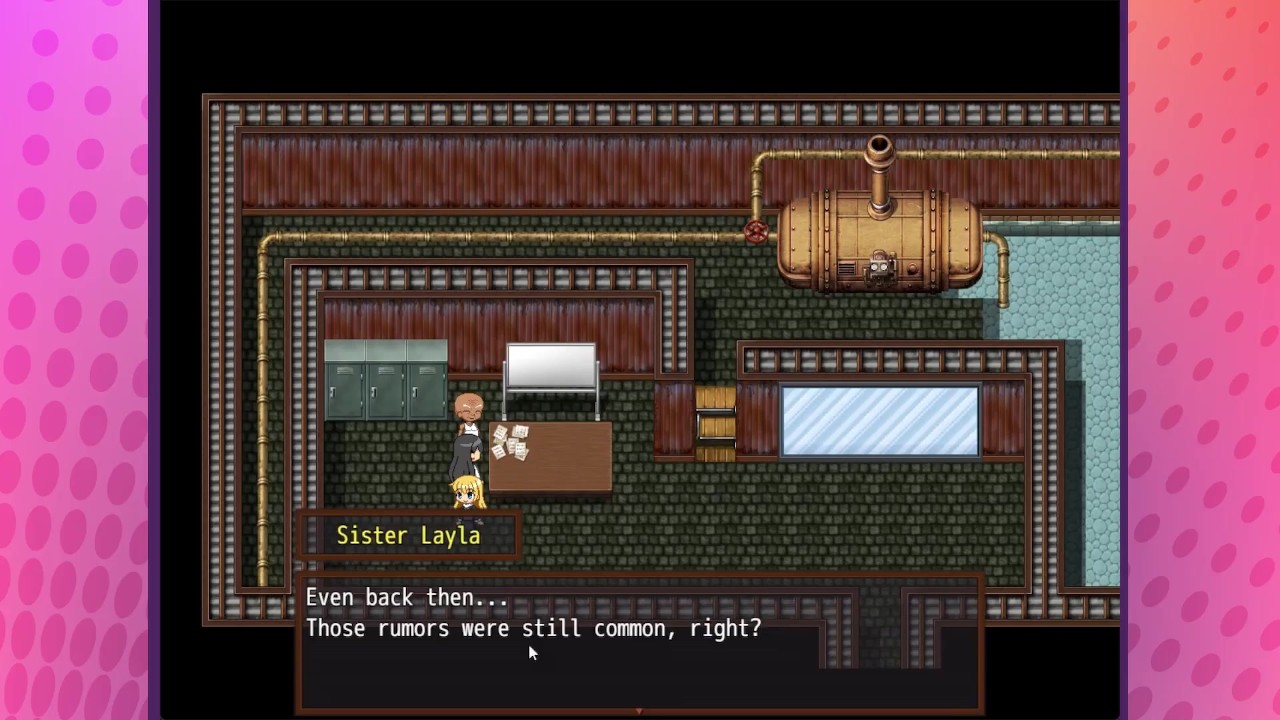Click the red continue arrow below the dialogue
This screenshot has width=1280, height=720.
639,711
